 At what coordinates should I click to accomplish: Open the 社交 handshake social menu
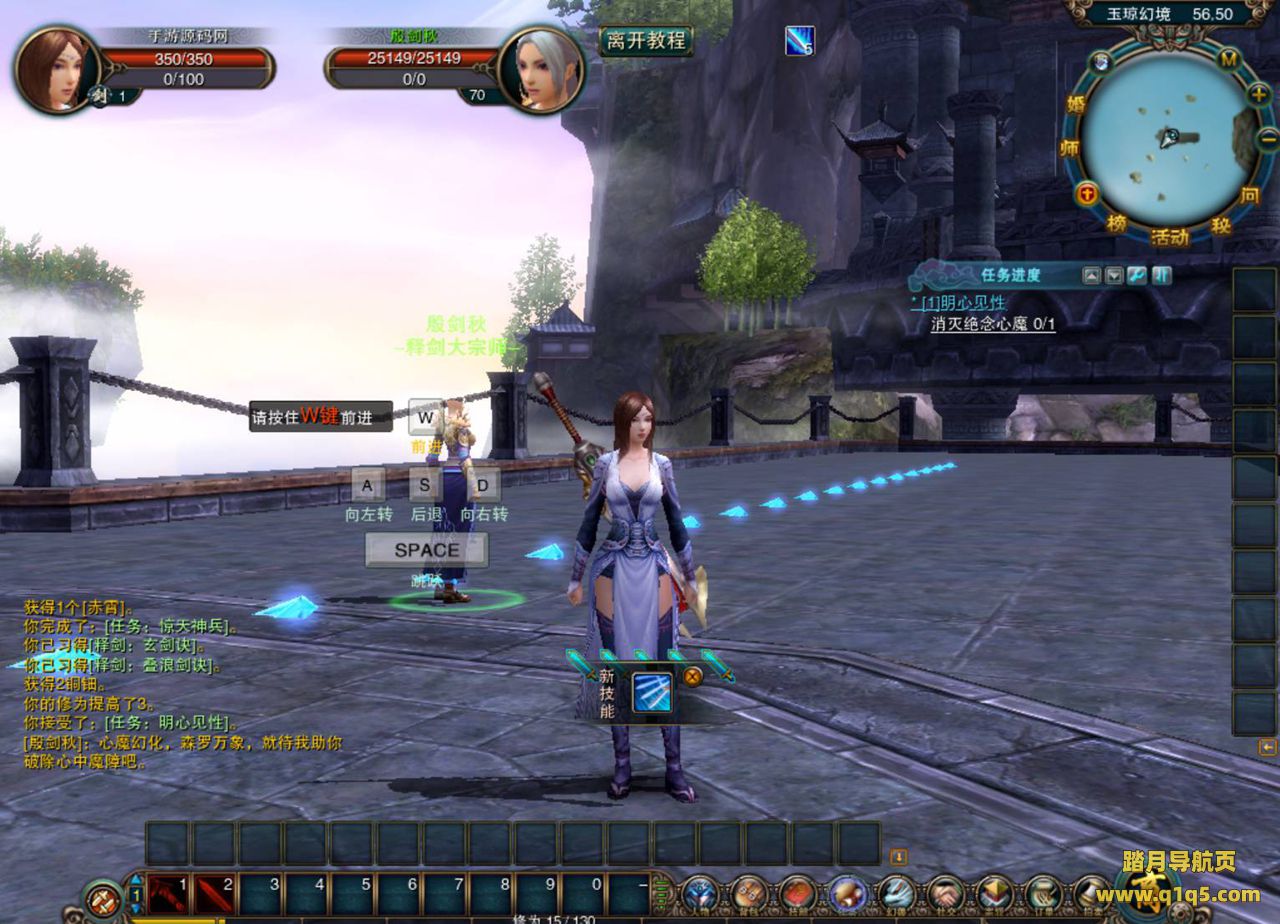[x=945, y=893]
